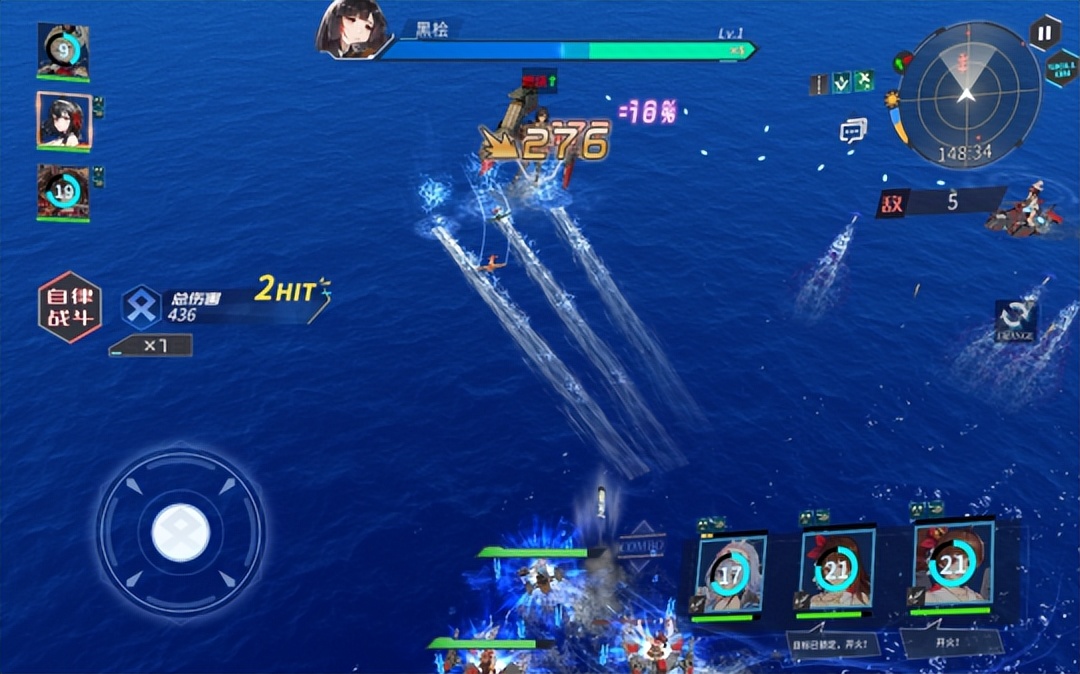Image resolution: width=1080 pixels, height=674 pixels.
Task: Toggle 自律战斗 auto-battle mode
Action: [70, 307]
